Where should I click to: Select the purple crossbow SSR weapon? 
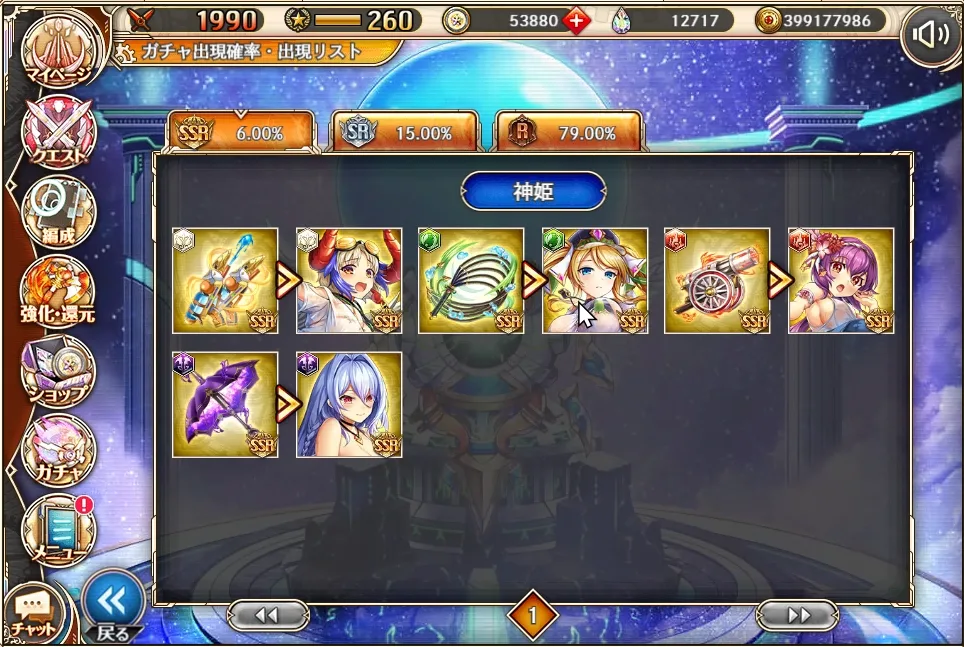click(225, 404)
